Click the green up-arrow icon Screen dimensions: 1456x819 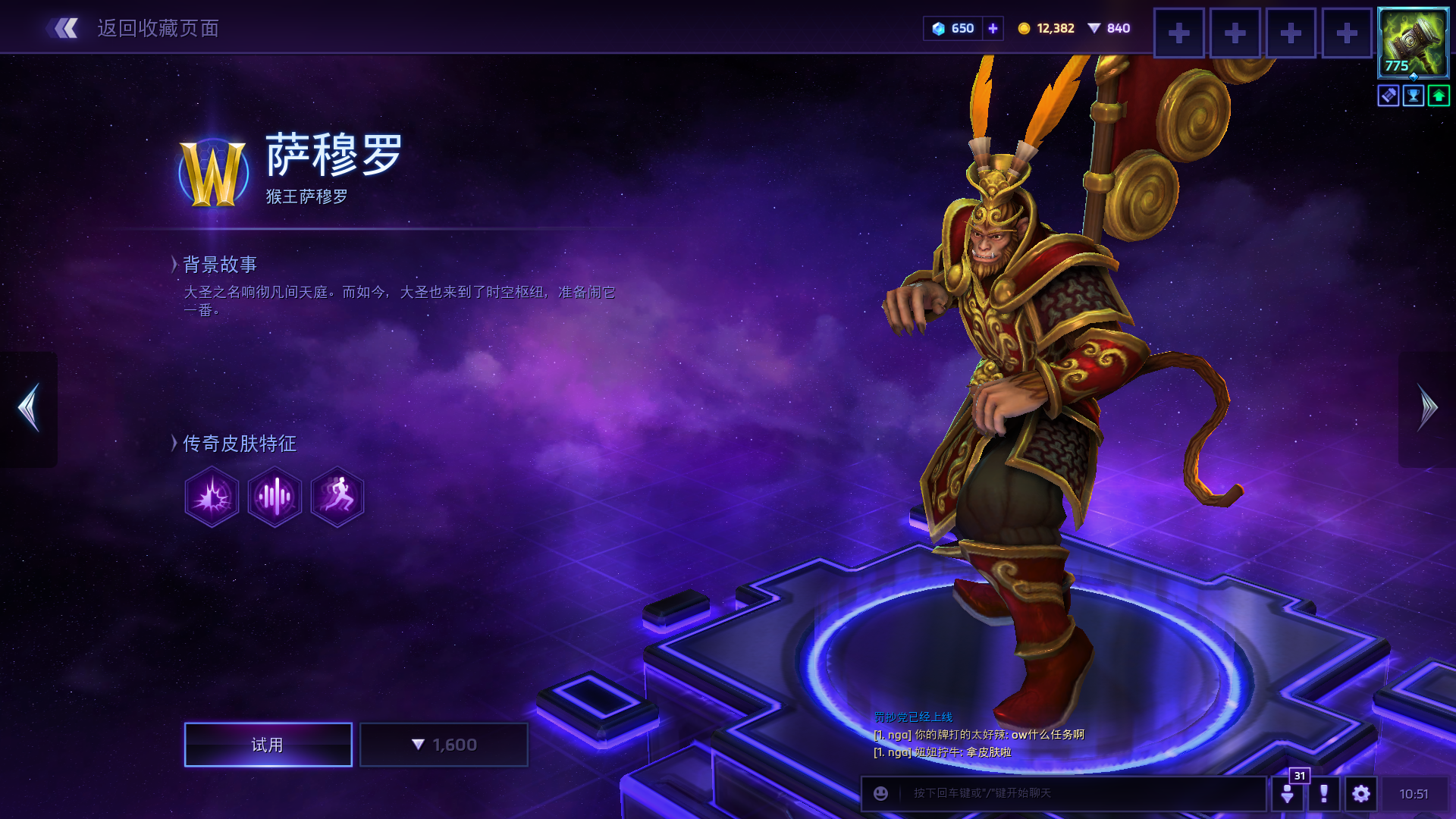click(1439, 96)
